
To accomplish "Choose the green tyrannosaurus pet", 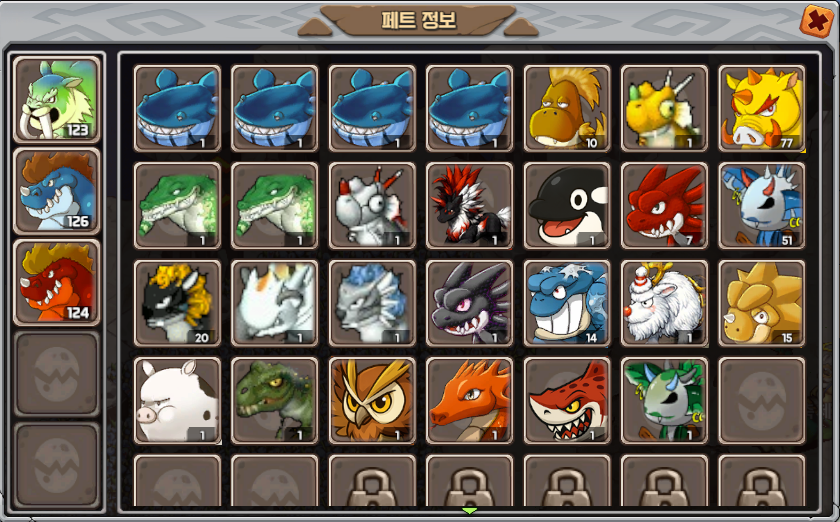I will [x=274, y=400].
